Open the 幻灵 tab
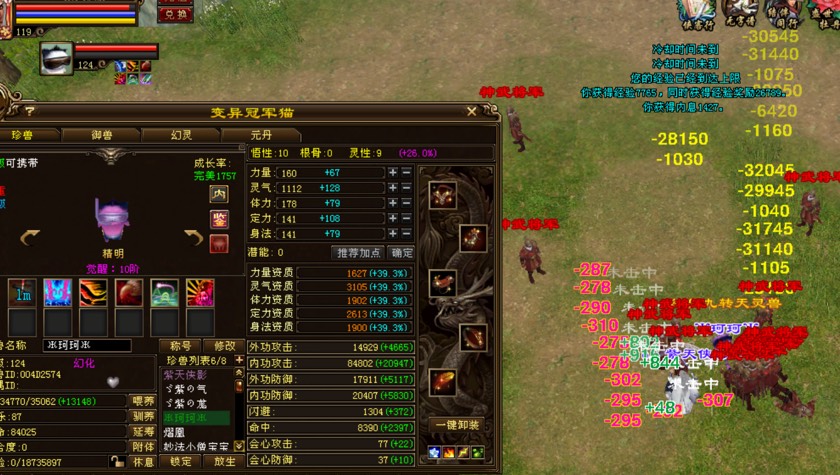Image resolution: width=840 pixels, height=475 pixels. click(x=180, y=135)
